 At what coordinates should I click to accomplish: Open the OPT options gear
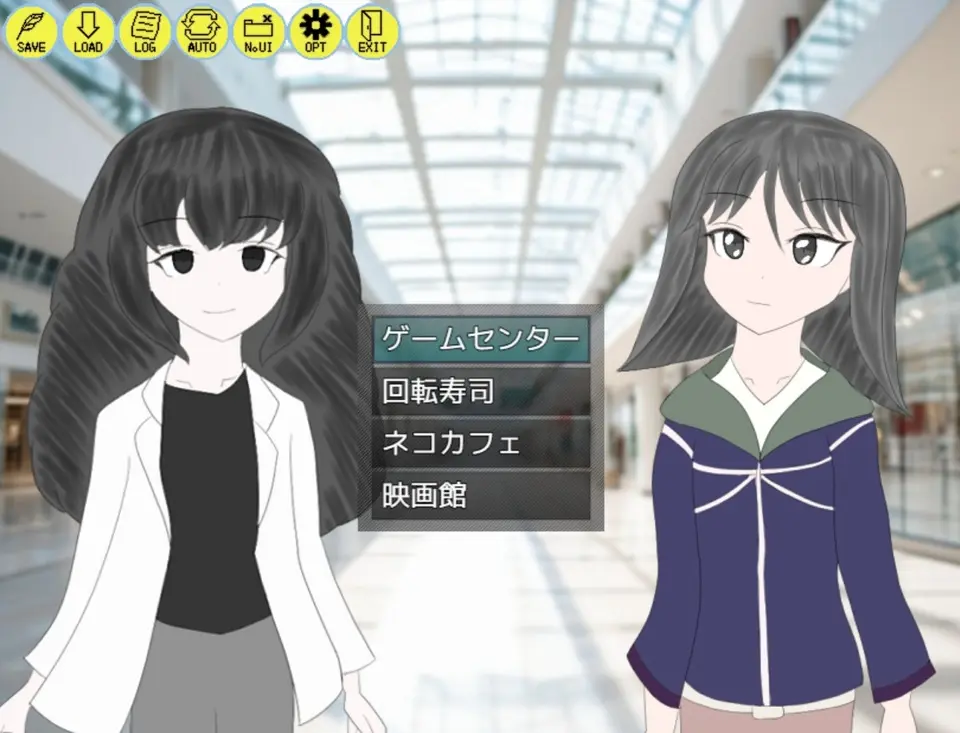(316, 31)
